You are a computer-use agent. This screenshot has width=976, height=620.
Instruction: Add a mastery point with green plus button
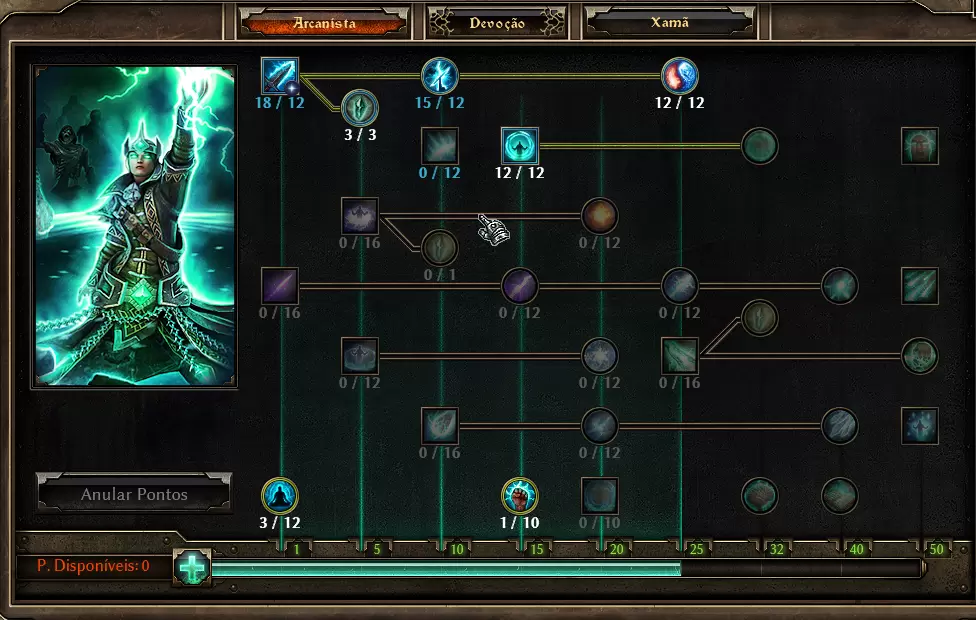[191, 567]
